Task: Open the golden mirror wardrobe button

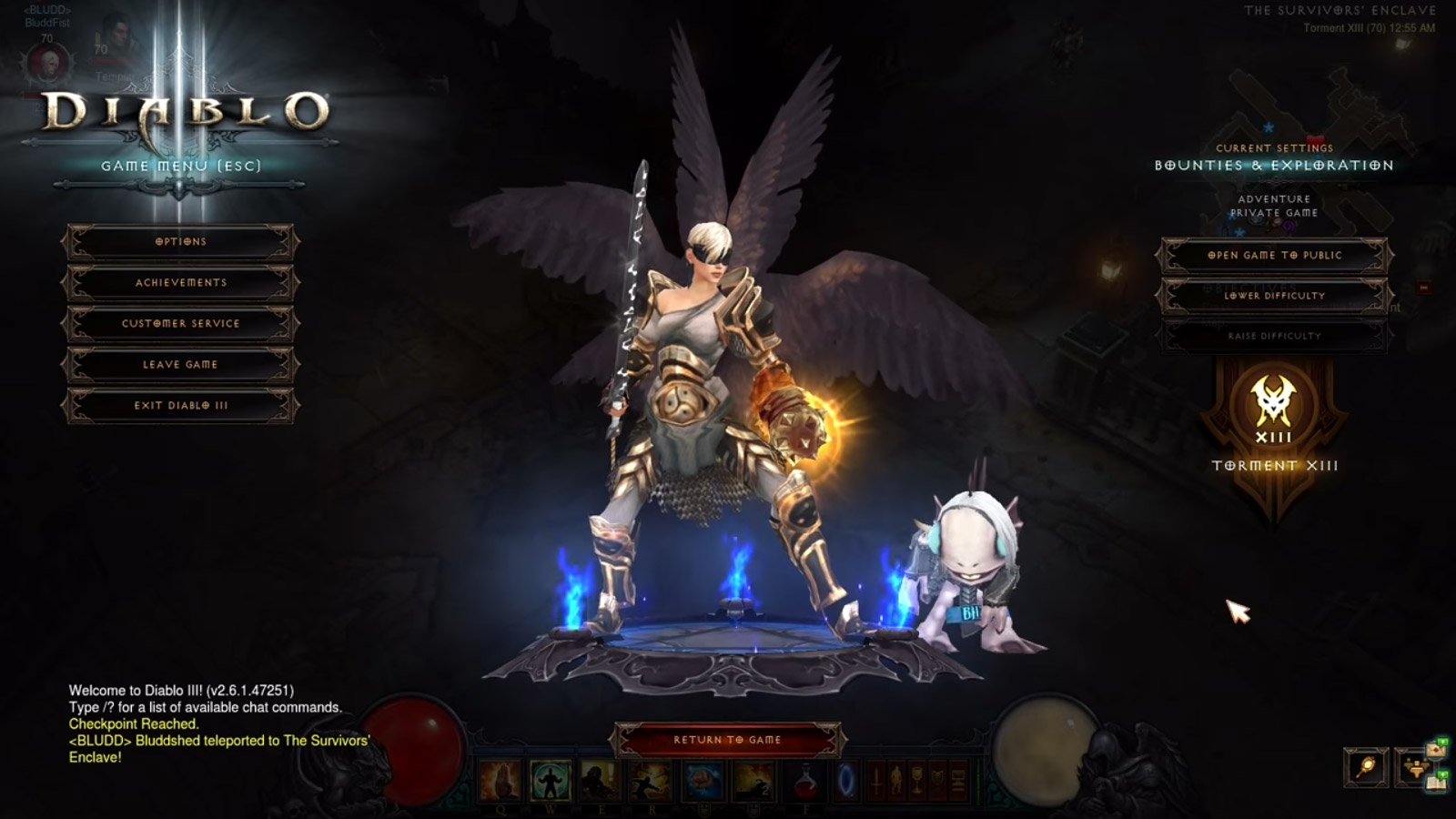Action: pos(1366,768)
